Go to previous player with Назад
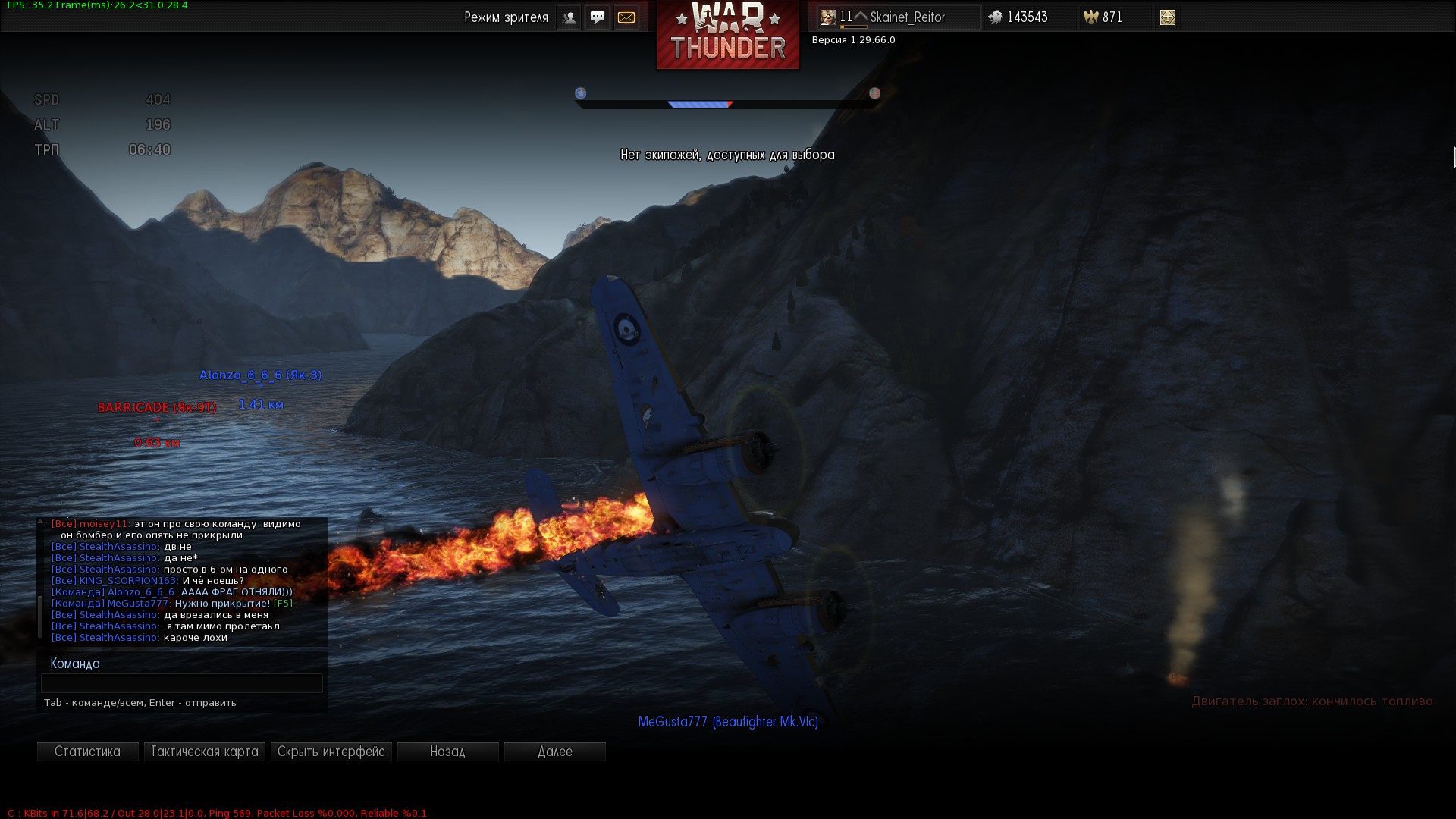 pyautogui.click(x=447, y=752)
